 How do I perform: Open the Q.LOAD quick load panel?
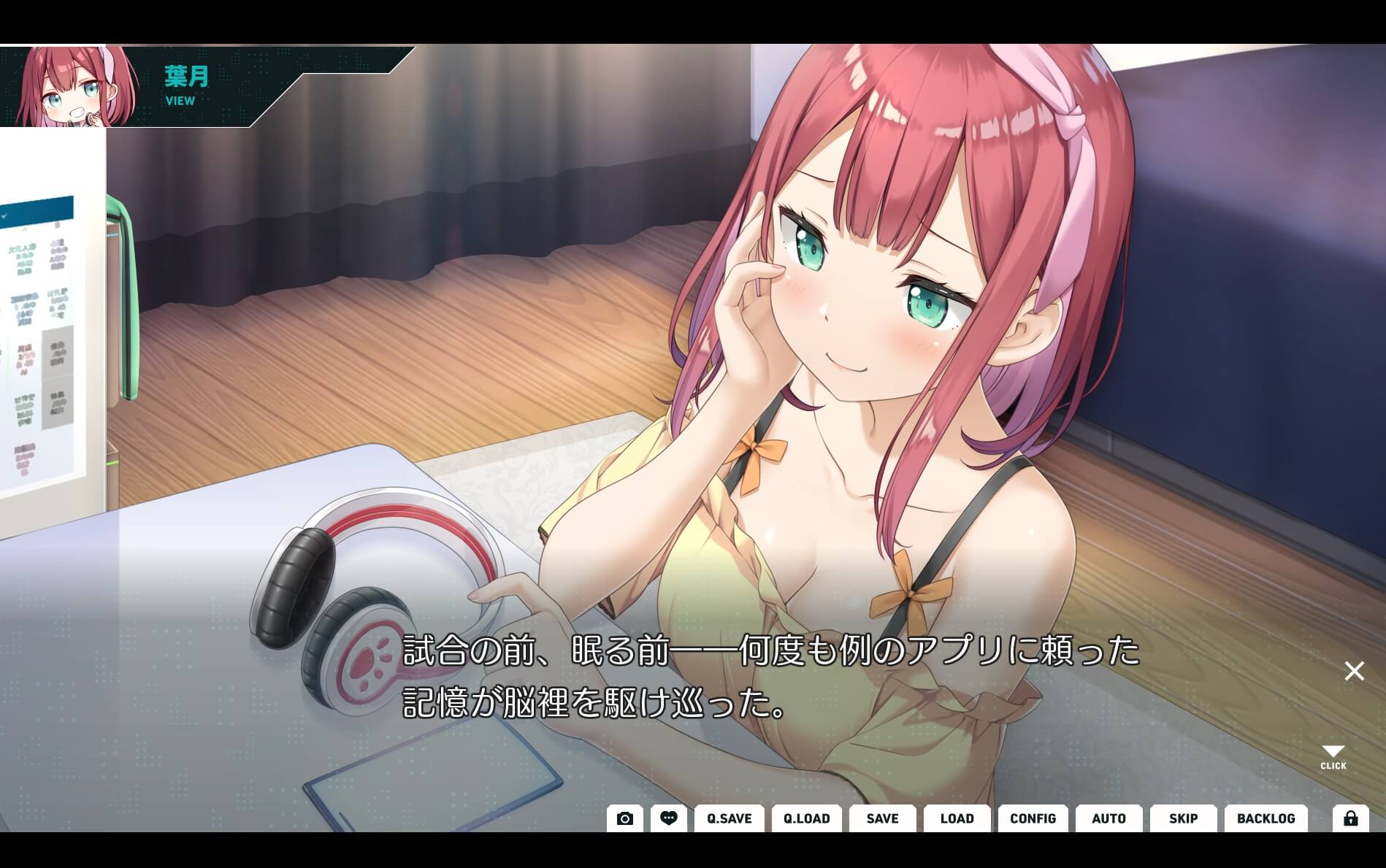pos(808,818)
